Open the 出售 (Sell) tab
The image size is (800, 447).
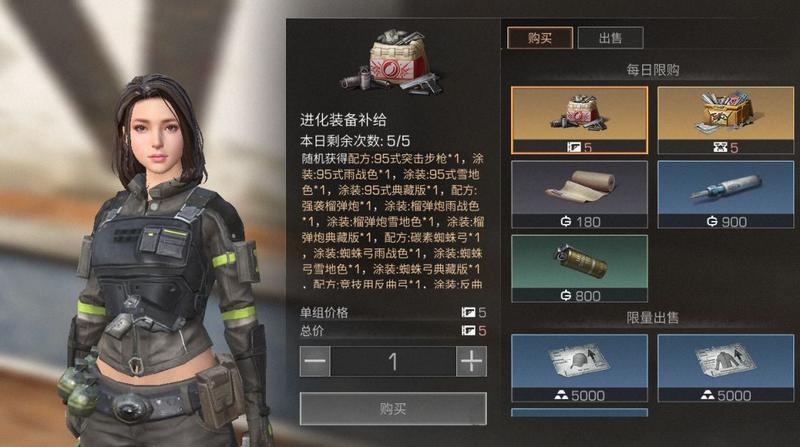click(x=610, y=38)
